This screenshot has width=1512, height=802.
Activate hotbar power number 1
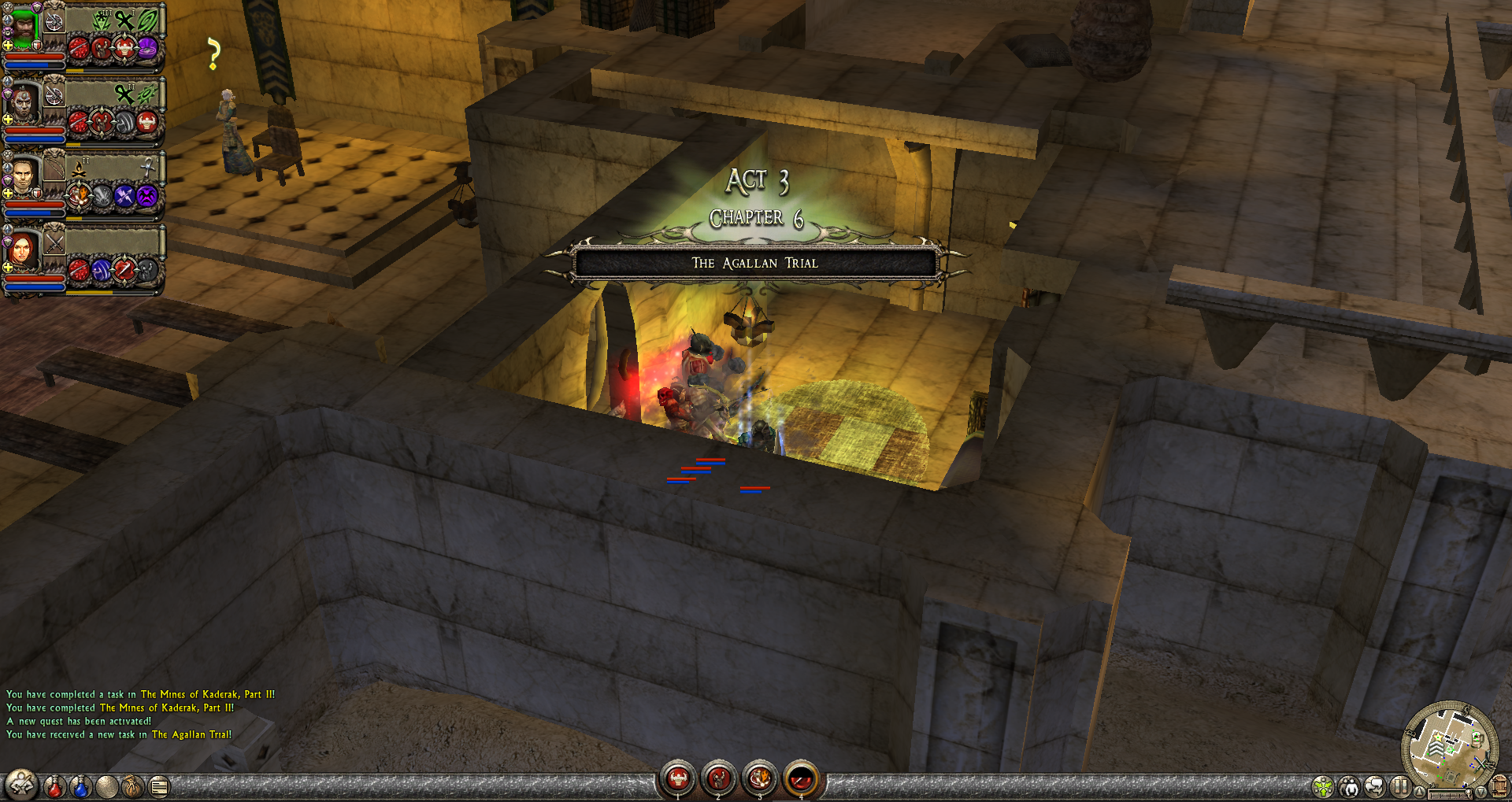(678, 779)
